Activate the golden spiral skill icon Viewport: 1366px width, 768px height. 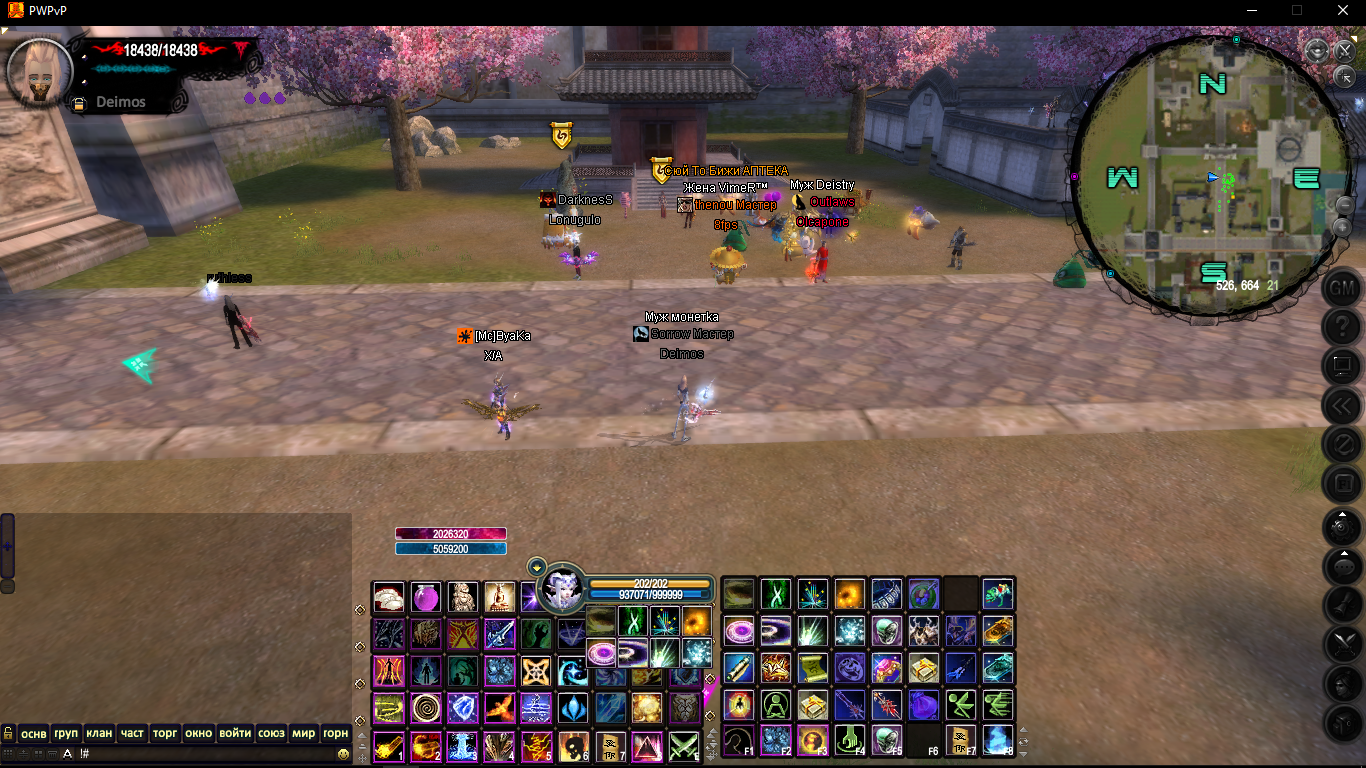425,708
